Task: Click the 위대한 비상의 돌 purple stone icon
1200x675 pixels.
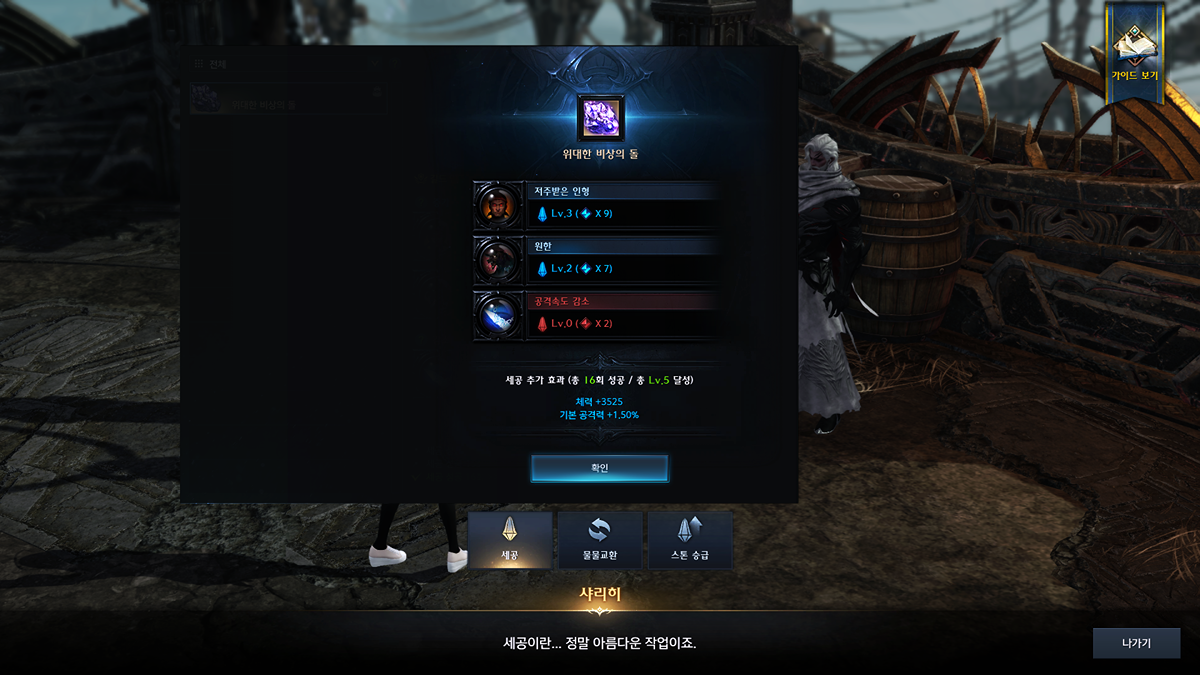Action: click(600, 118)
